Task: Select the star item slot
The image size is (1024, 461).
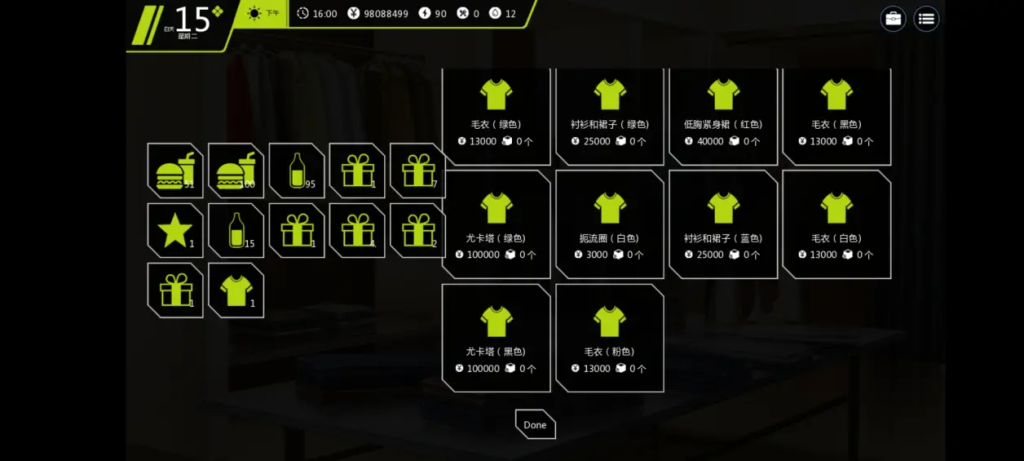Action: [175, 231]
